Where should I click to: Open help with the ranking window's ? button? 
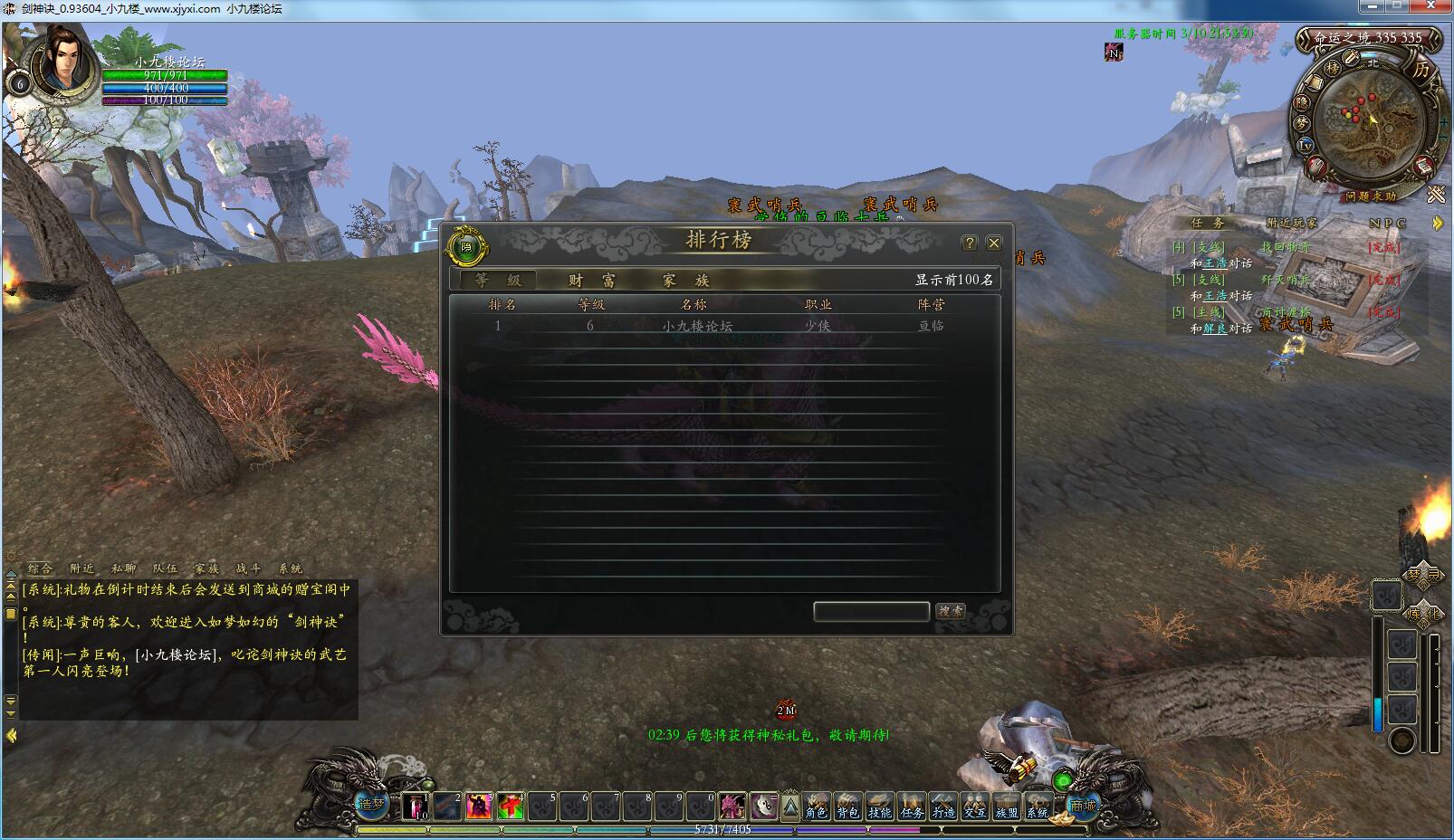pos(970,243)
